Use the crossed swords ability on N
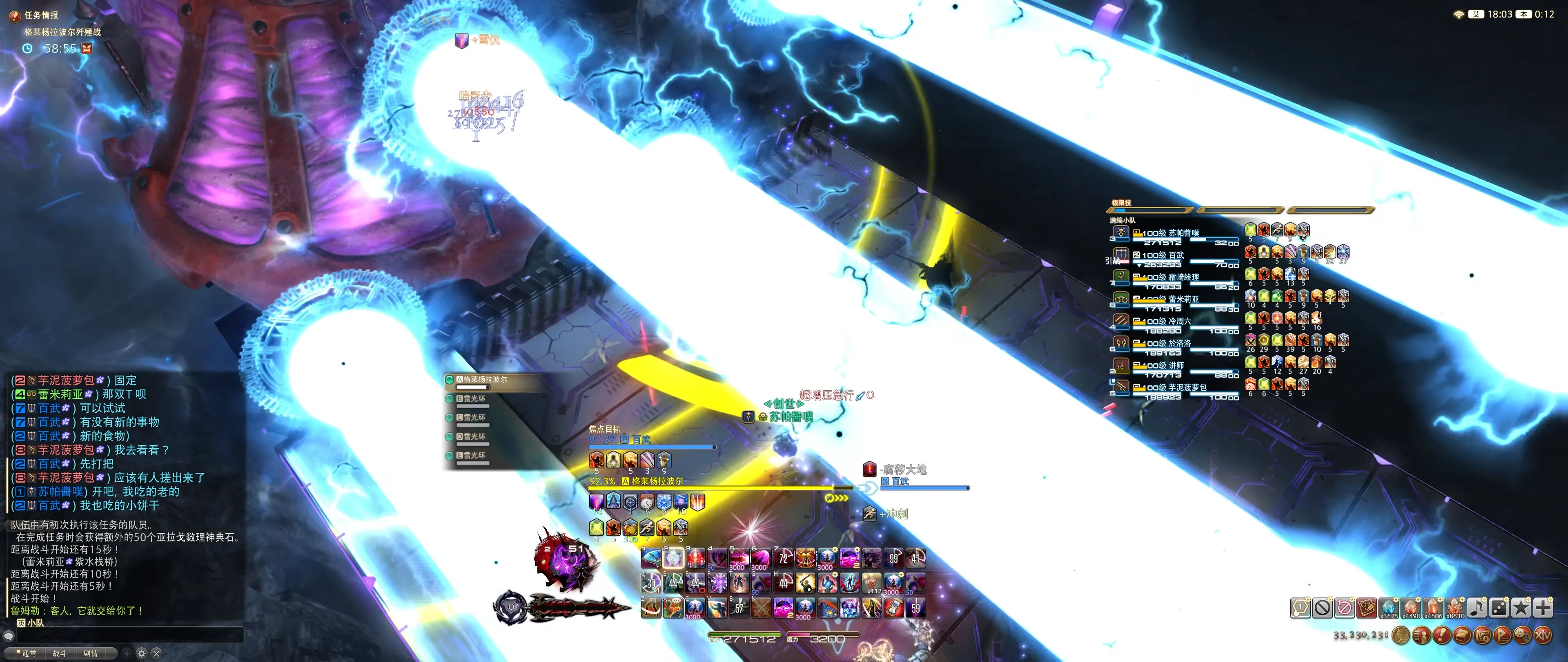Image resolution: width=1568 pixels, height=662 pixels. coord(761,608)
